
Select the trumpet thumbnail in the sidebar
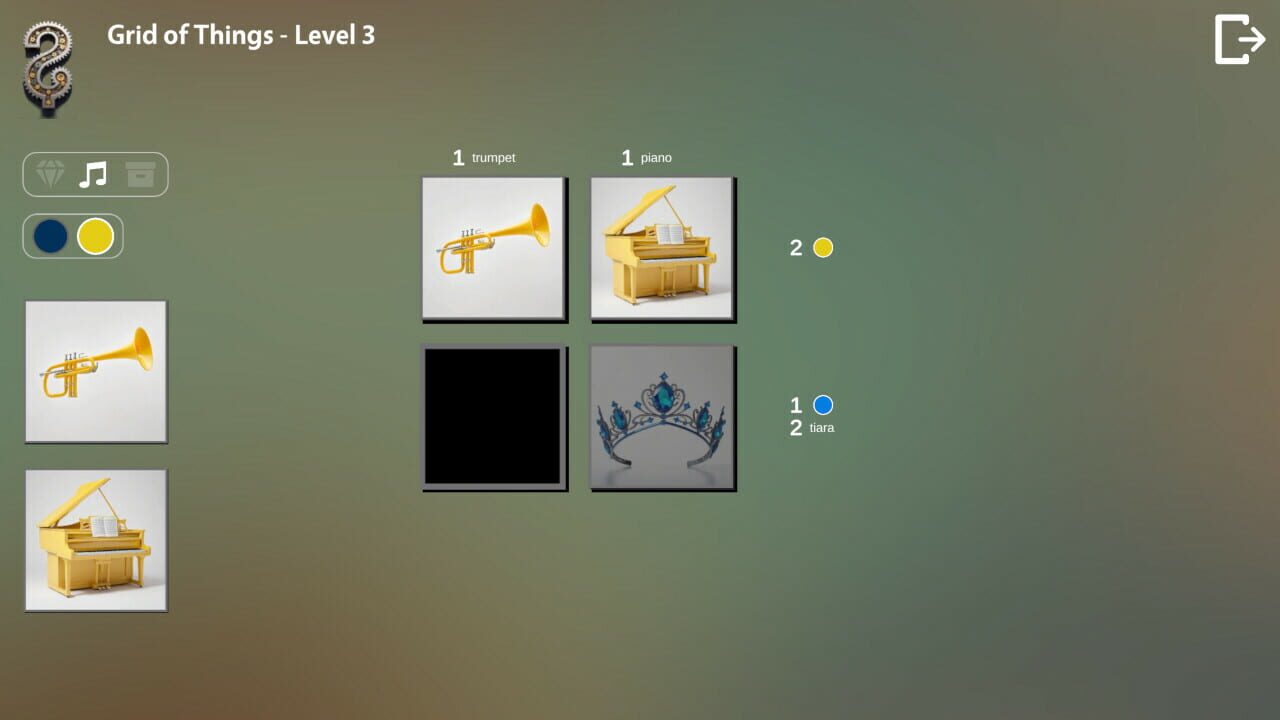pyautogui.click(x=95, y=371)
